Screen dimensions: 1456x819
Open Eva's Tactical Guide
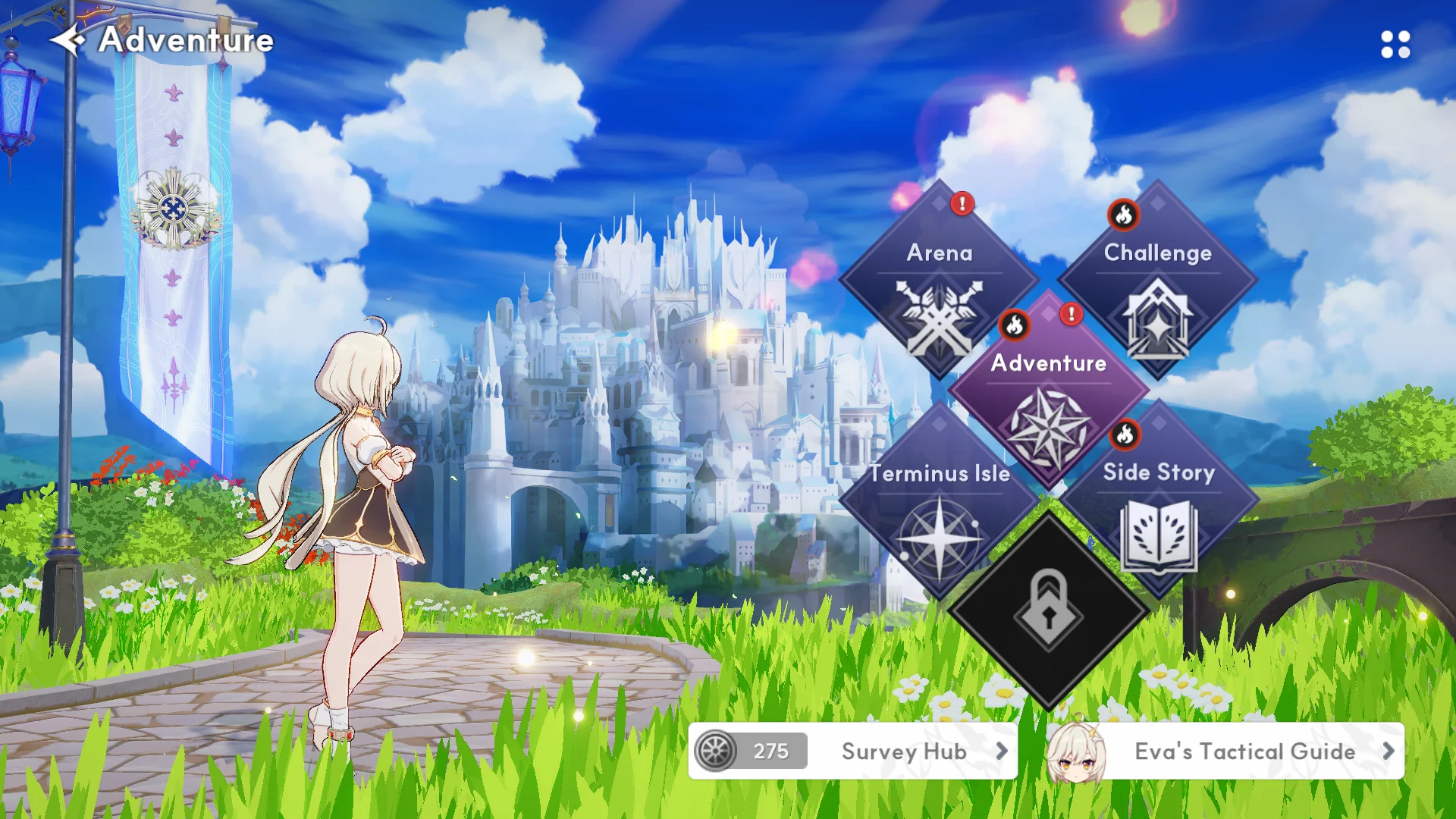pyautogui.click(x=1244, y=751)
